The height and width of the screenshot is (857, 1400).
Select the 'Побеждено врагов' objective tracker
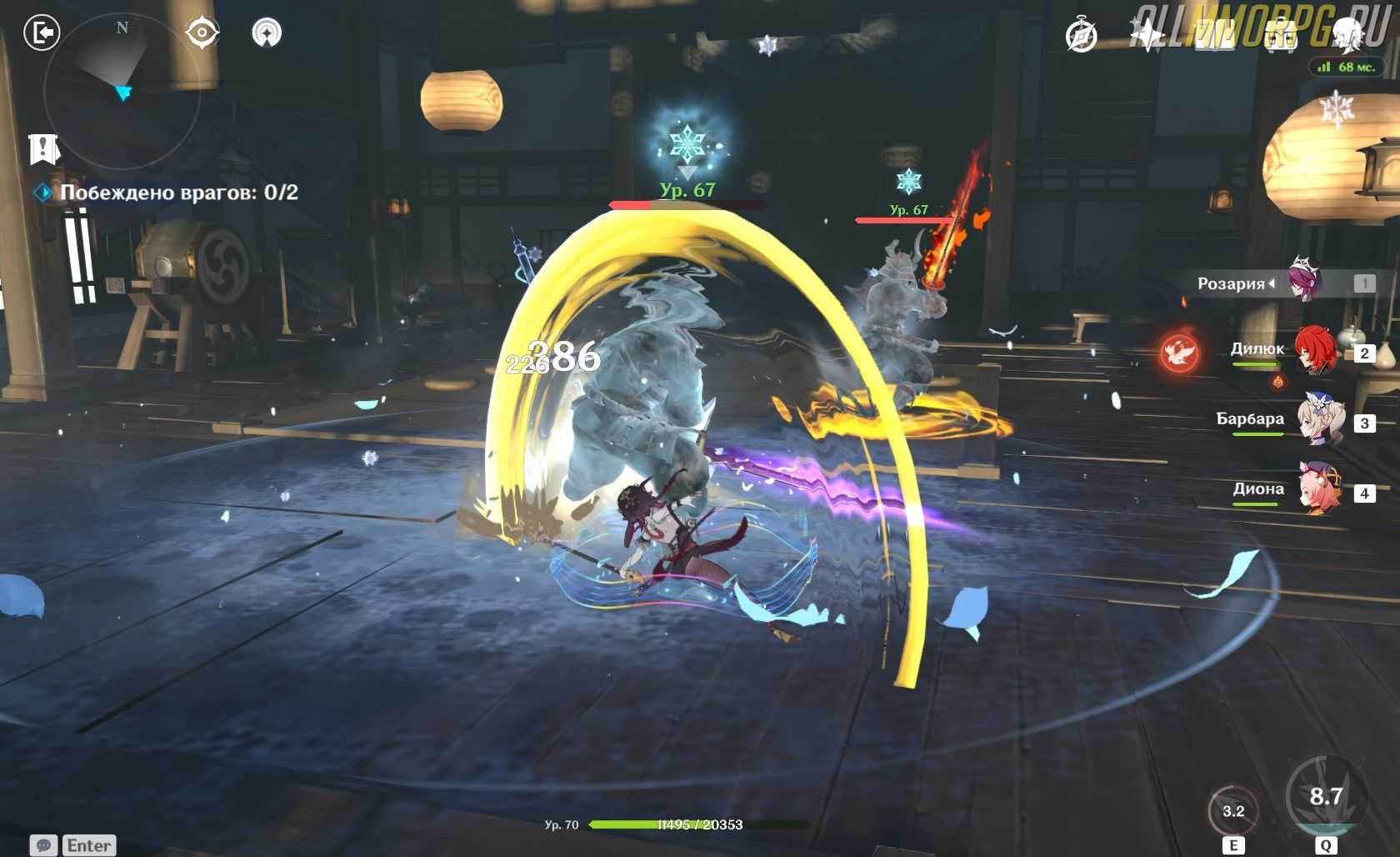(178, 193)
